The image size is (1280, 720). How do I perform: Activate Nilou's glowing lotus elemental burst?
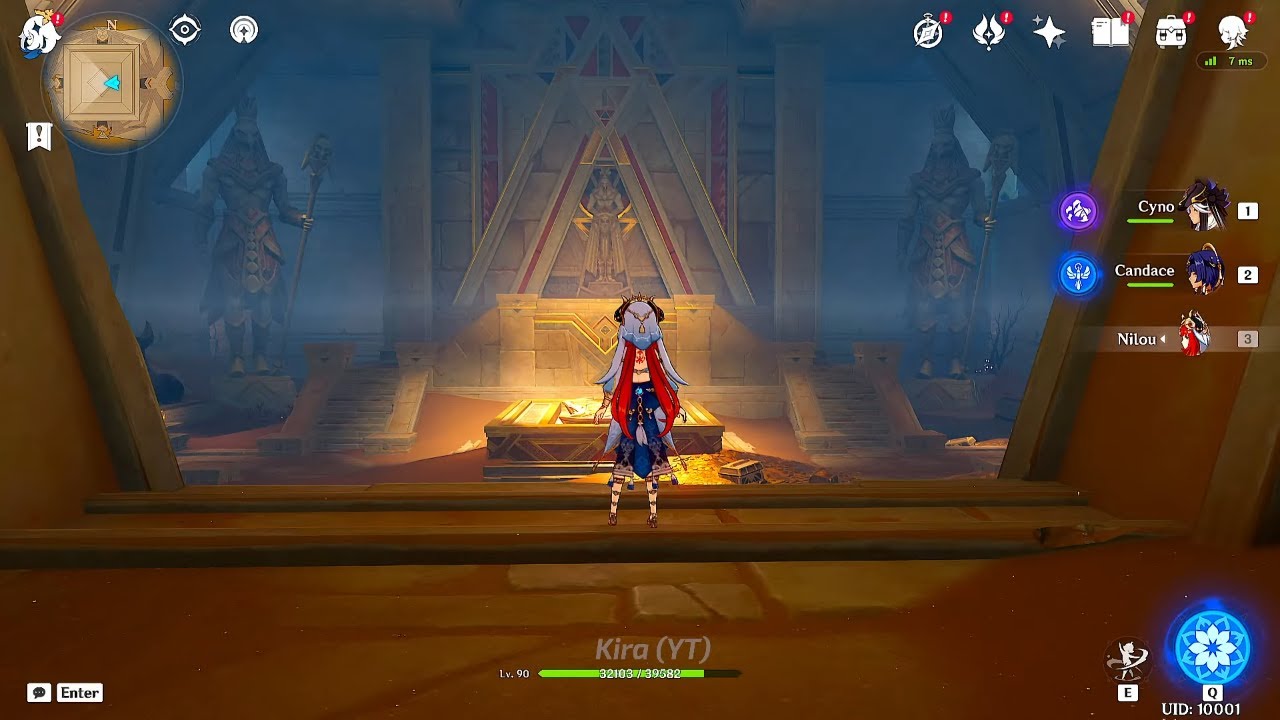click(x=1212, y=647)
